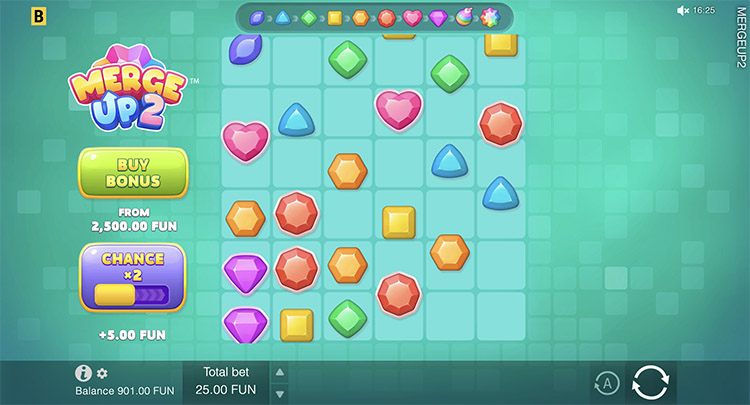Spin the reels with the circular arrows button

coord(650,382)
